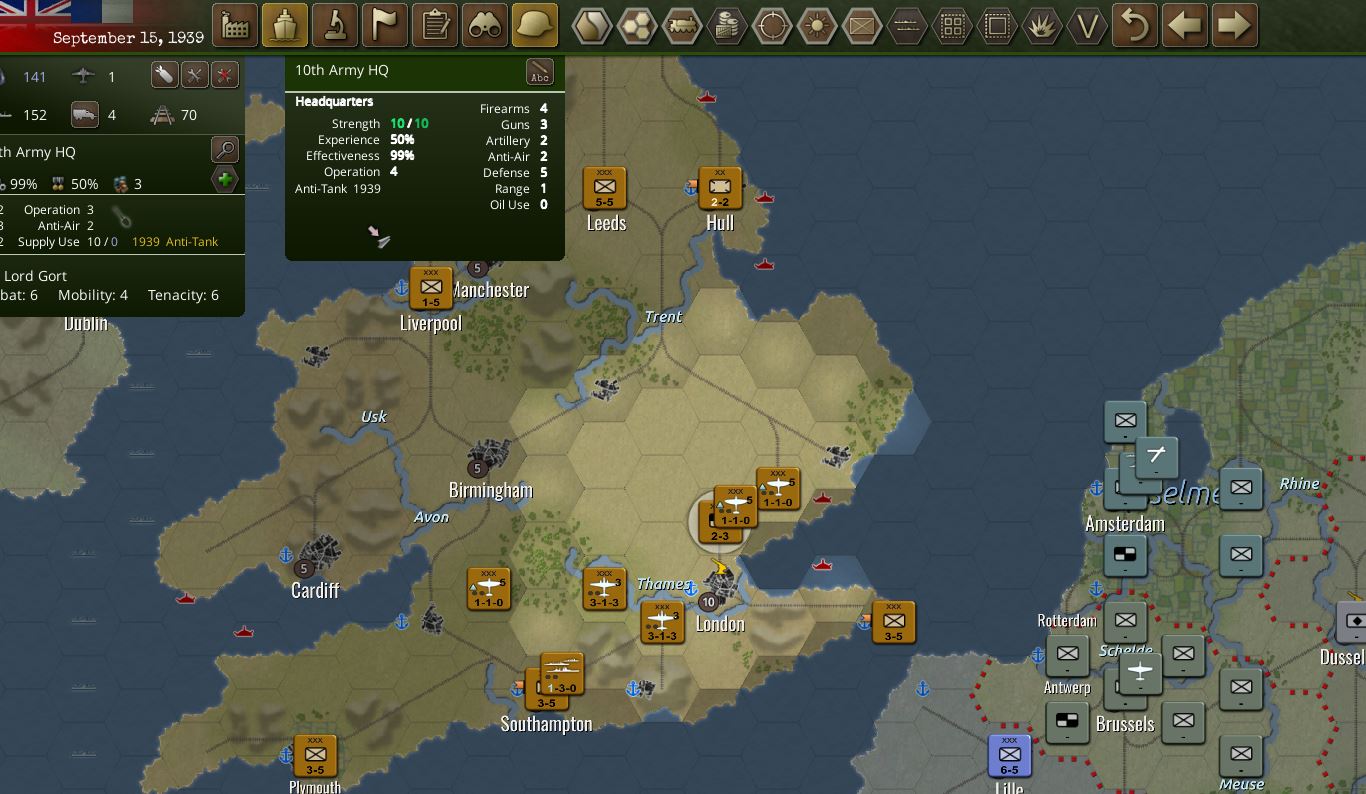
Task: Select the Leeds infantry corps counter
Action: (x=604, y=187)
